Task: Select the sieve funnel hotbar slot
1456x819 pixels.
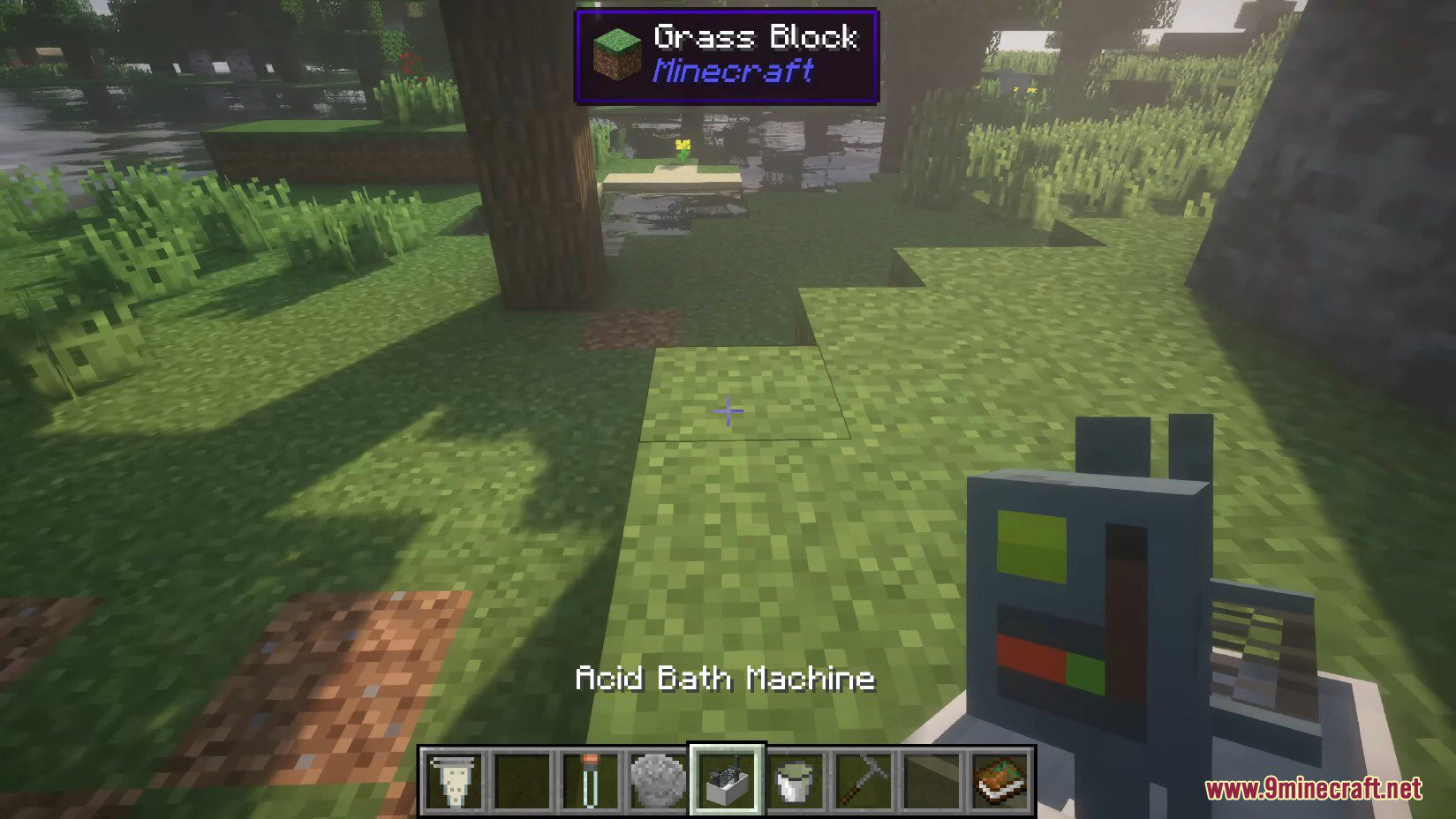Action: (x=454, y=780)
